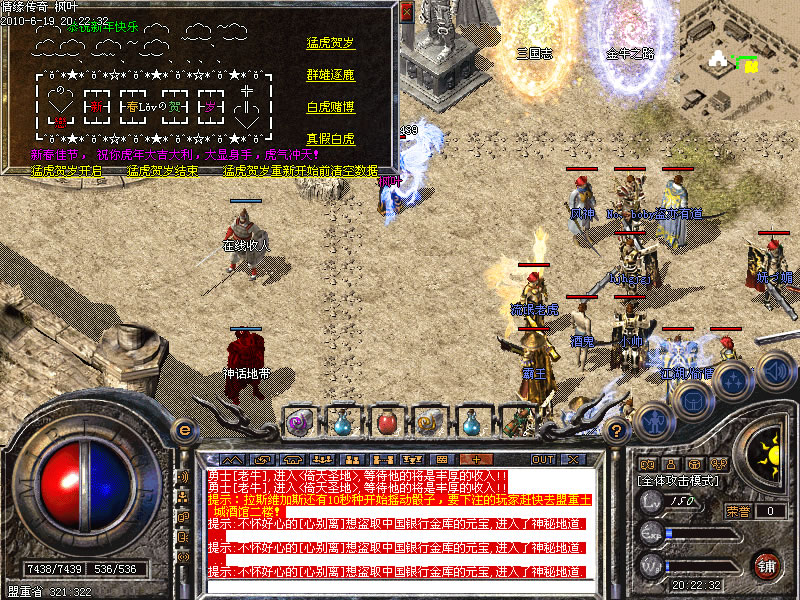
Task: Close the New Year announcement panel
Action: pyautogui.click(x=406, y=12)
